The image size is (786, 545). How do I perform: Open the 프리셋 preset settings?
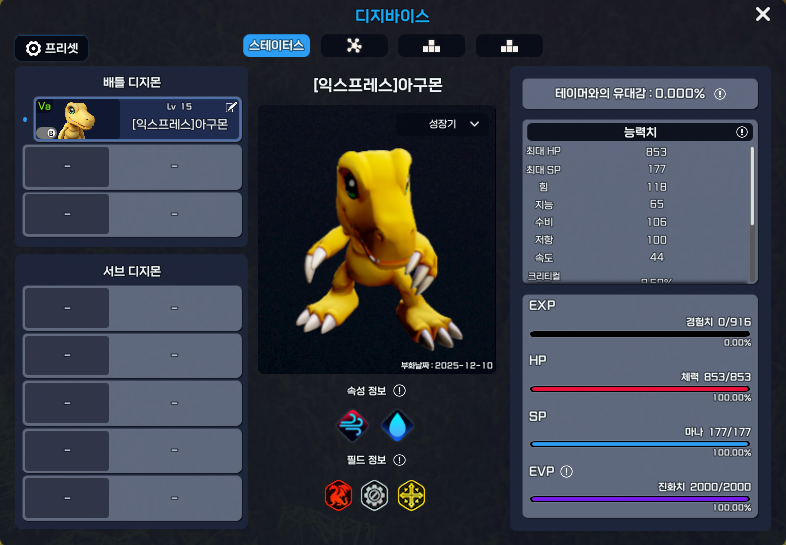tap(52, 48)
